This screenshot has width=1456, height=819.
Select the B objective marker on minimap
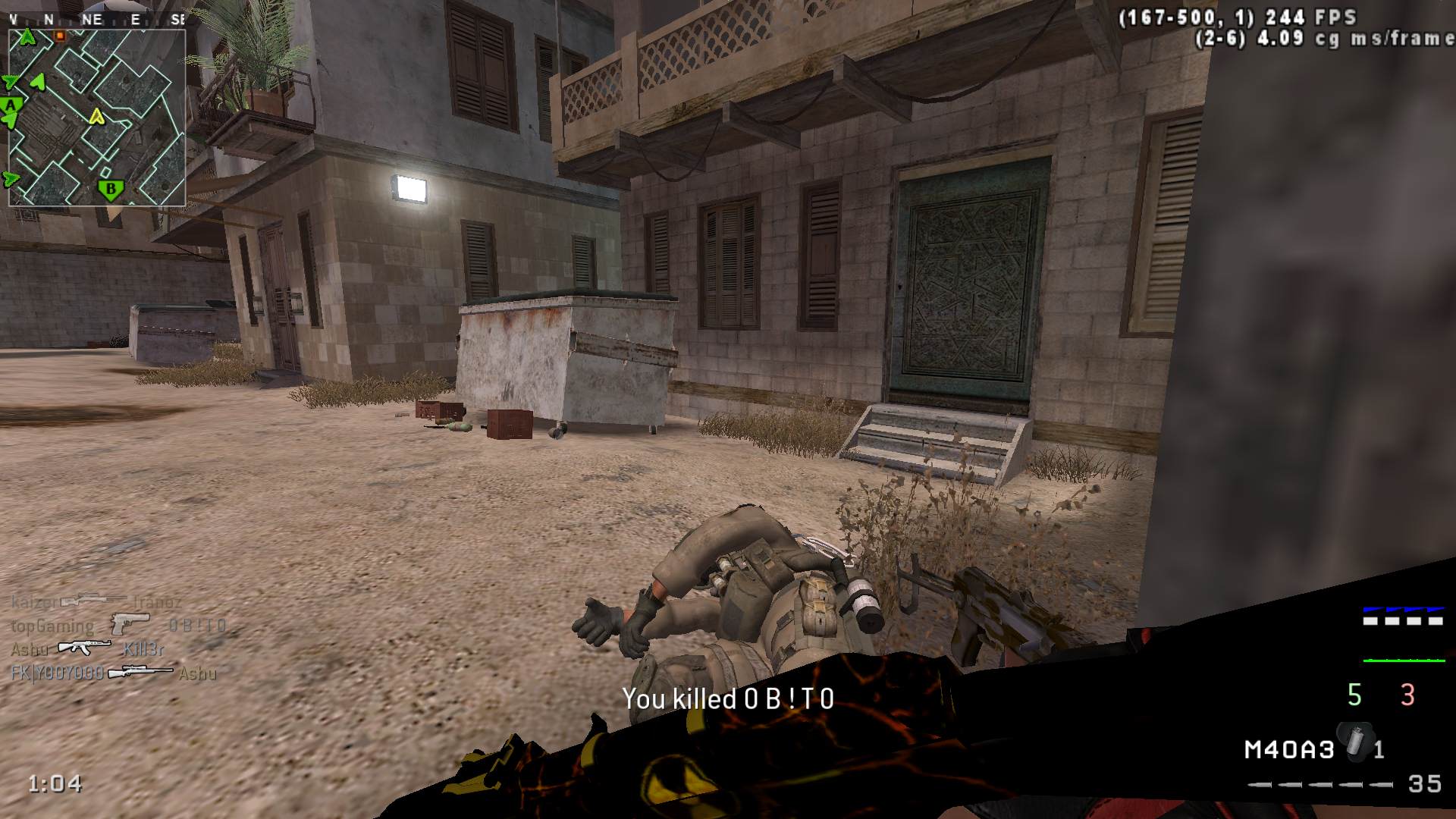click(x=111, y=189)
